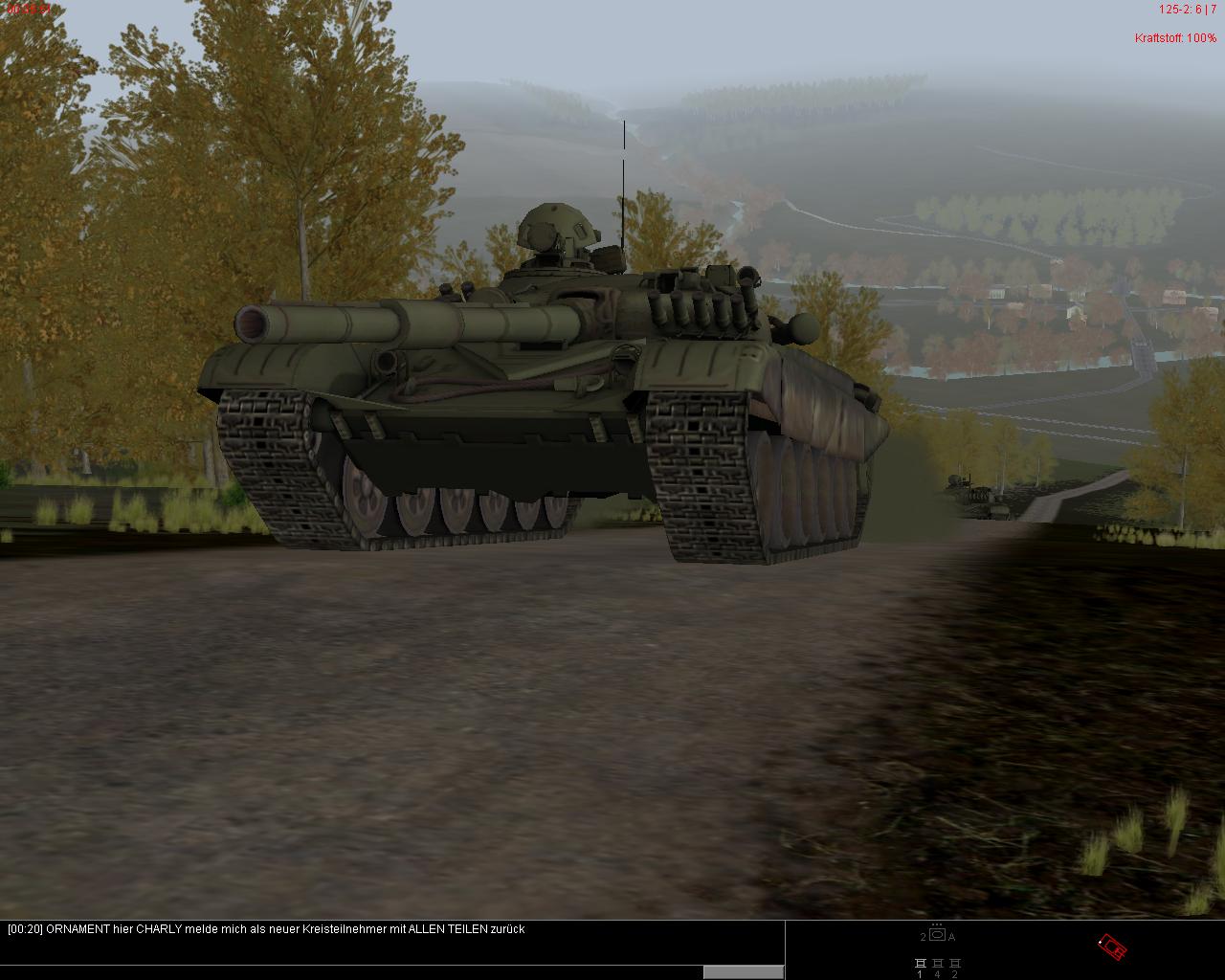Viewport: 1225px width, 980px height.
Task: Select tank 4 in the platoon bar
Action: [x=937, y=964]
